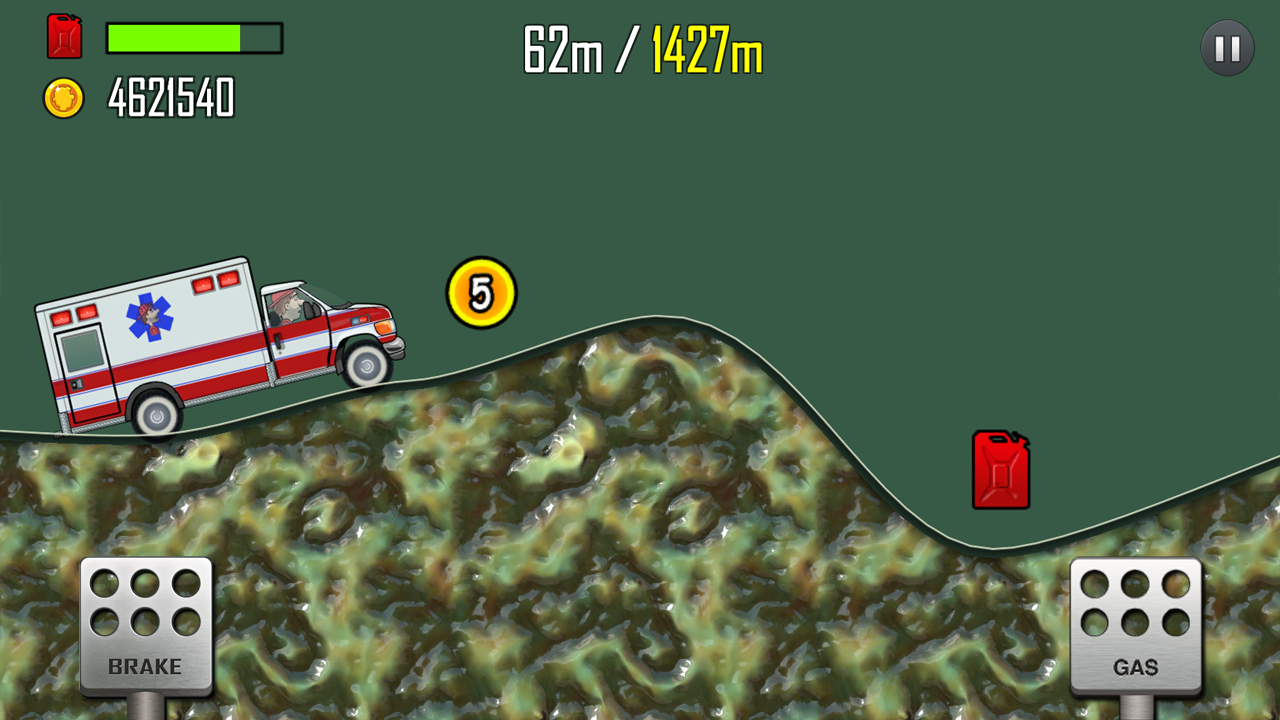Click the perforated metal GAS pedal icon

1136,620
